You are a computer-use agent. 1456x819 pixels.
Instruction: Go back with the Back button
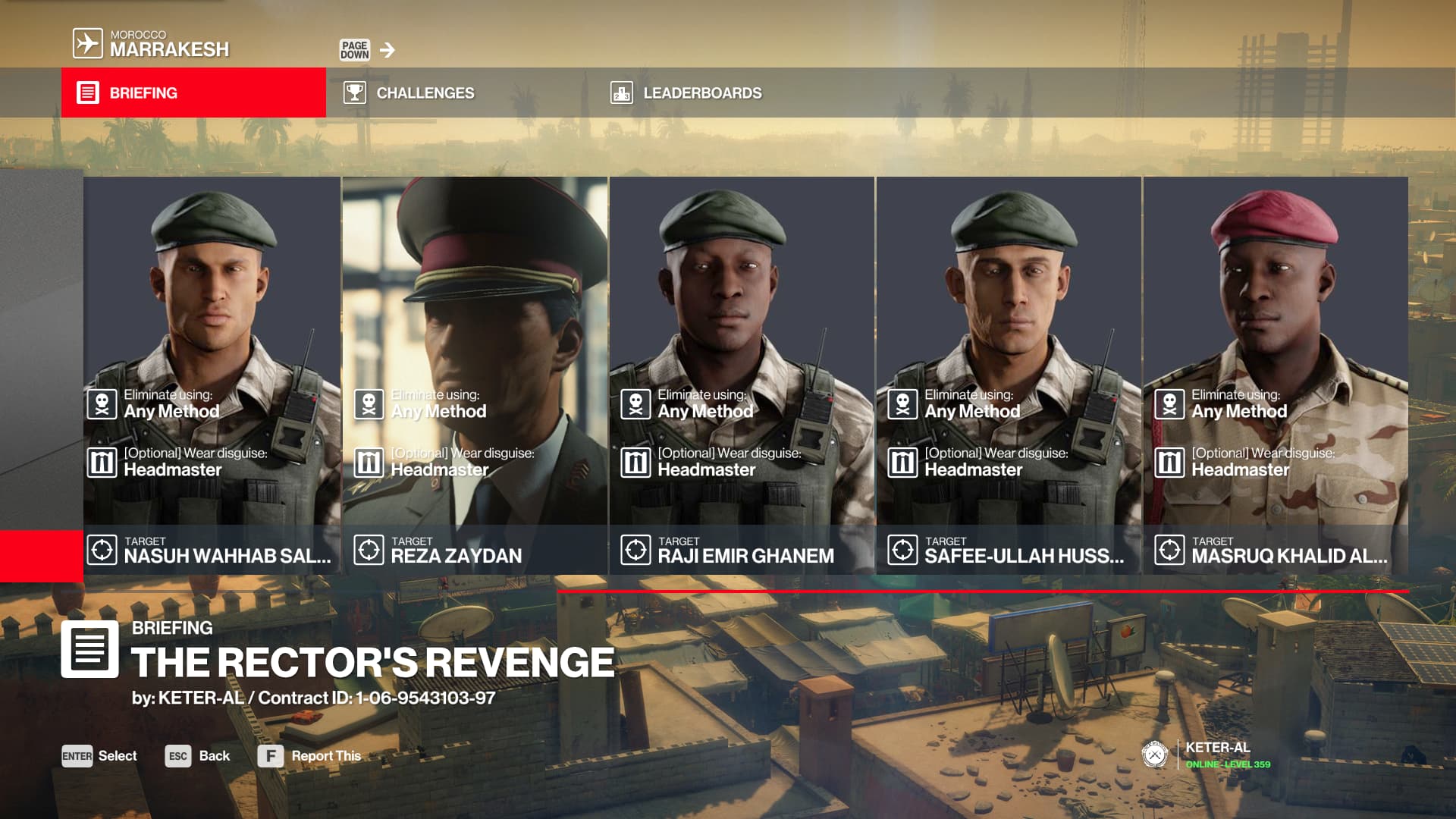(197, 756)
